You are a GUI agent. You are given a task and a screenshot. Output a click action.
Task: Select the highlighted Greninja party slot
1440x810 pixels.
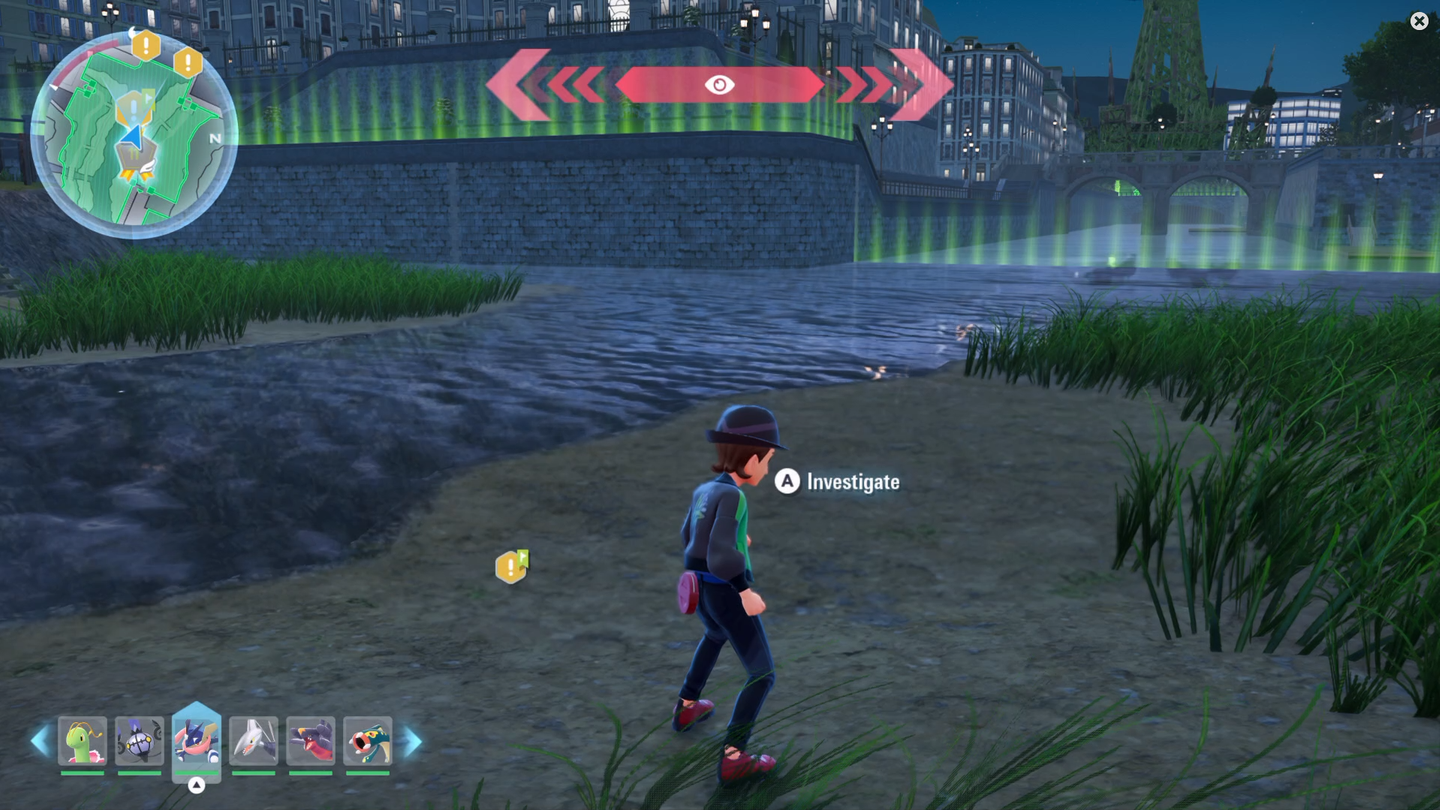pos(196,741)
